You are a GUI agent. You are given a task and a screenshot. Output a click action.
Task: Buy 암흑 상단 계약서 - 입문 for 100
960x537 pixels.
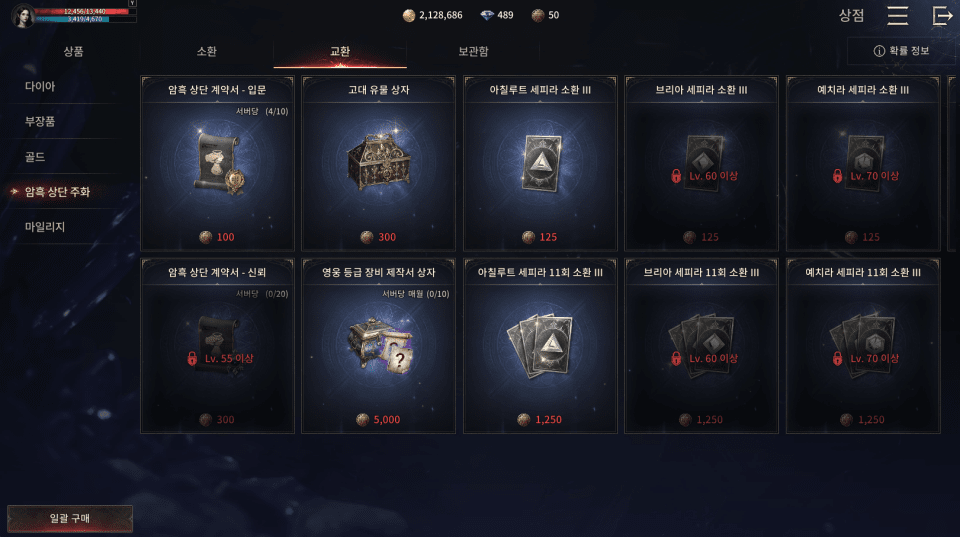click(x=217, y=165)
